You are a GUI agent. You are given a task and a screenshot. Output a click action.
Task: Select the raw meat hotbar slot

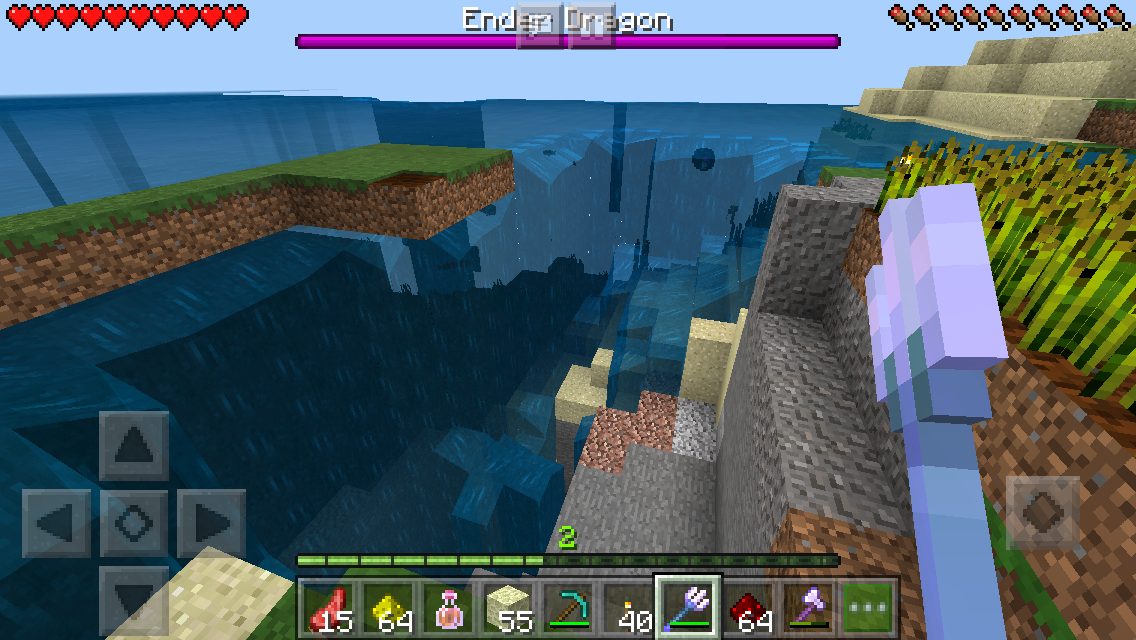click(327, 607)
